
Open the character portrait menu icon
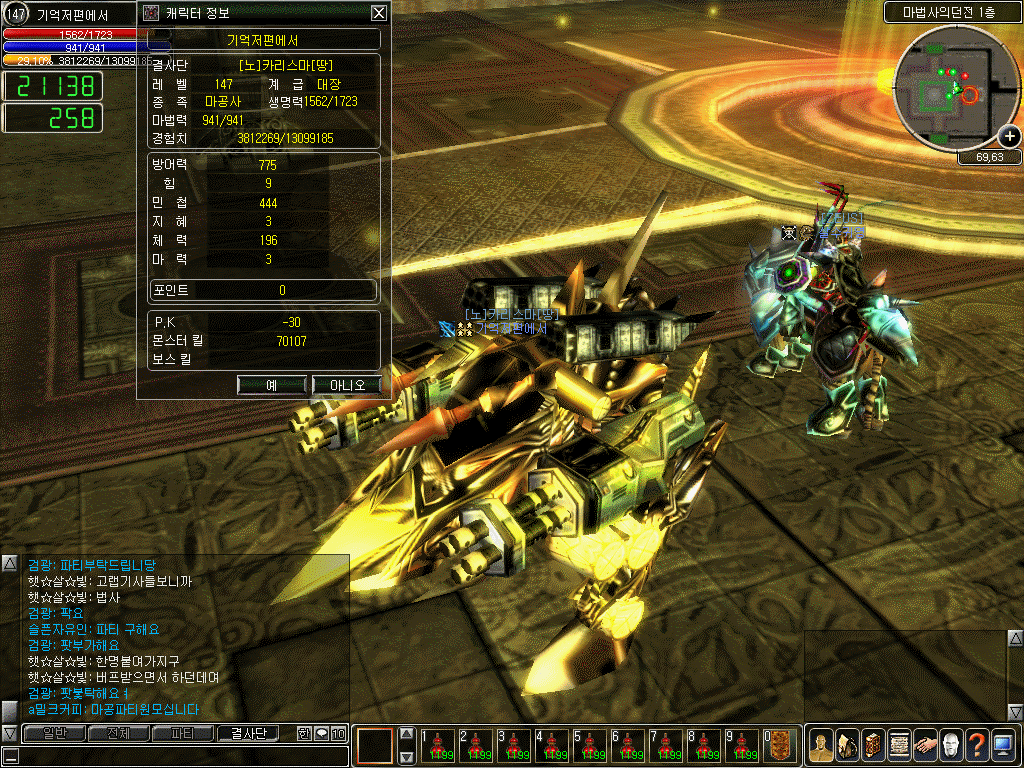tap(821, 745)
